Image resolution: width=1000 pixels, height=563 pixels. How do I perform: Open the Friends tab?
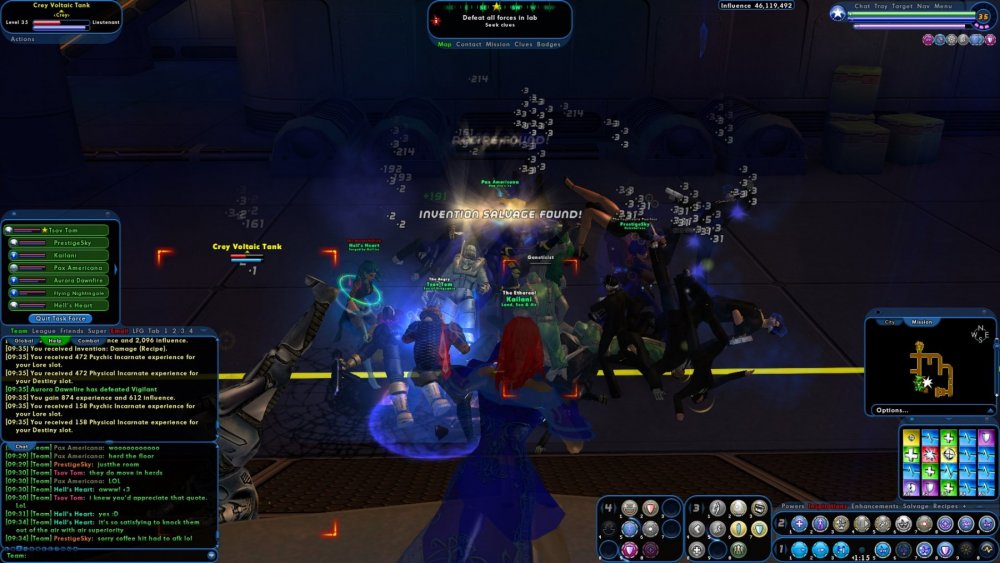tap(72, 330)
